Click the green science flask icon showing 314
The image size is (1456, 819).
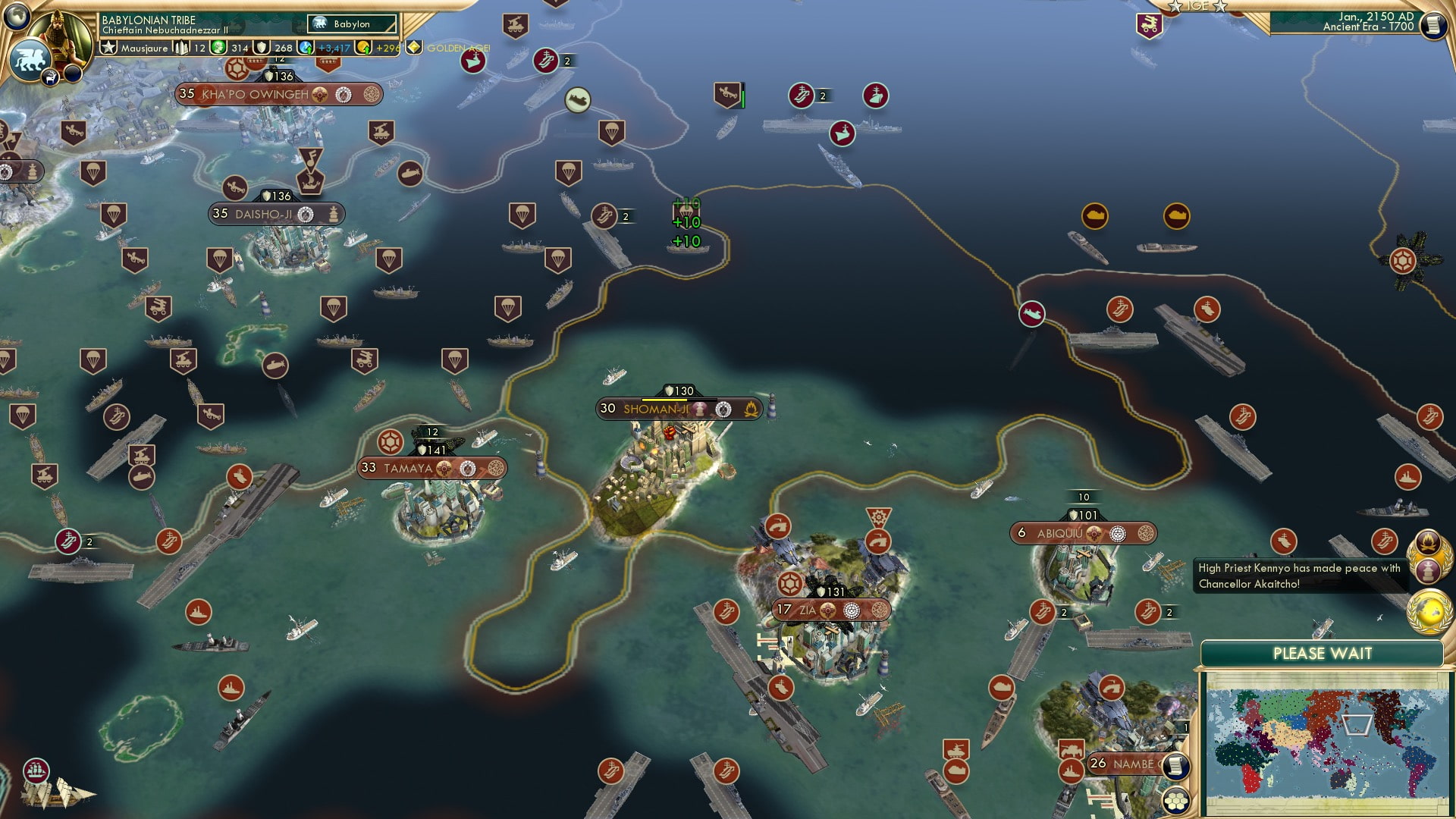tap(218, 47)
